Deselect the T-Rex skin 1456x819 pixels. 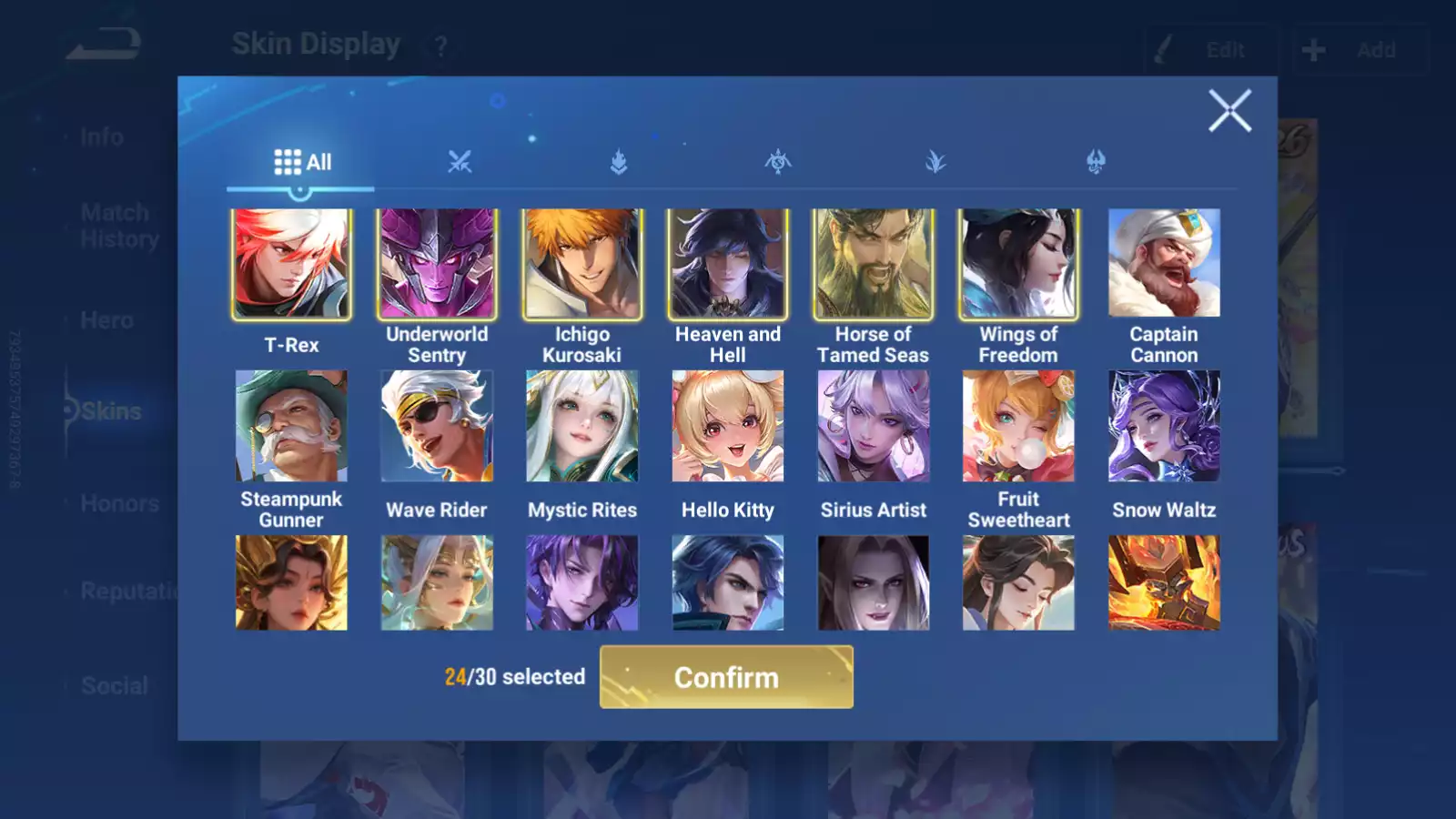pyautogui.click(x=292, y=264)
